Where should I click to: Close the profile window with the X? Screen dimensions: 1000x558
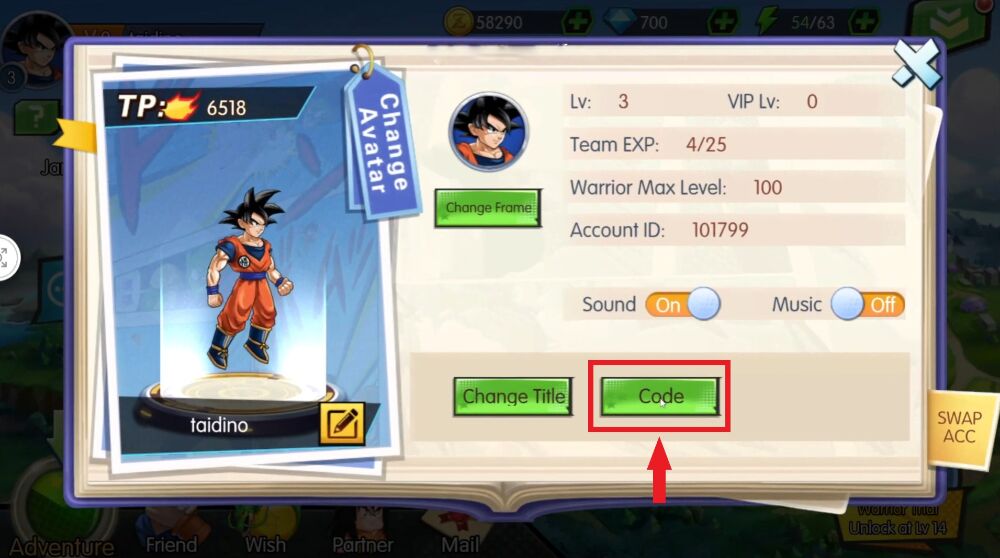click(917, 65)
